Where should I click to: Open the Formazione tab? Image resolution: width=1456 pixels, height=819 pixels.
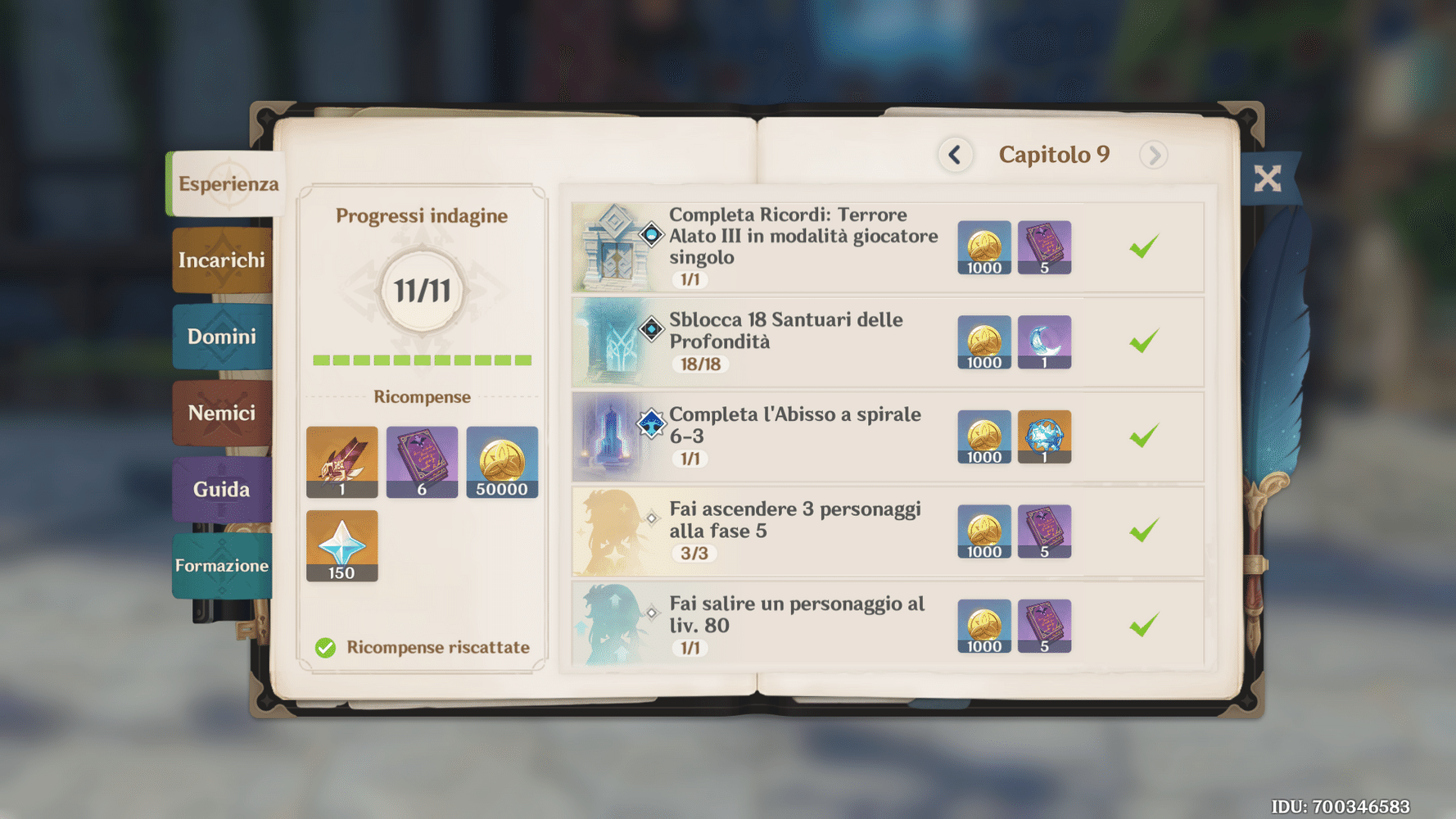(x=221, y=565)
